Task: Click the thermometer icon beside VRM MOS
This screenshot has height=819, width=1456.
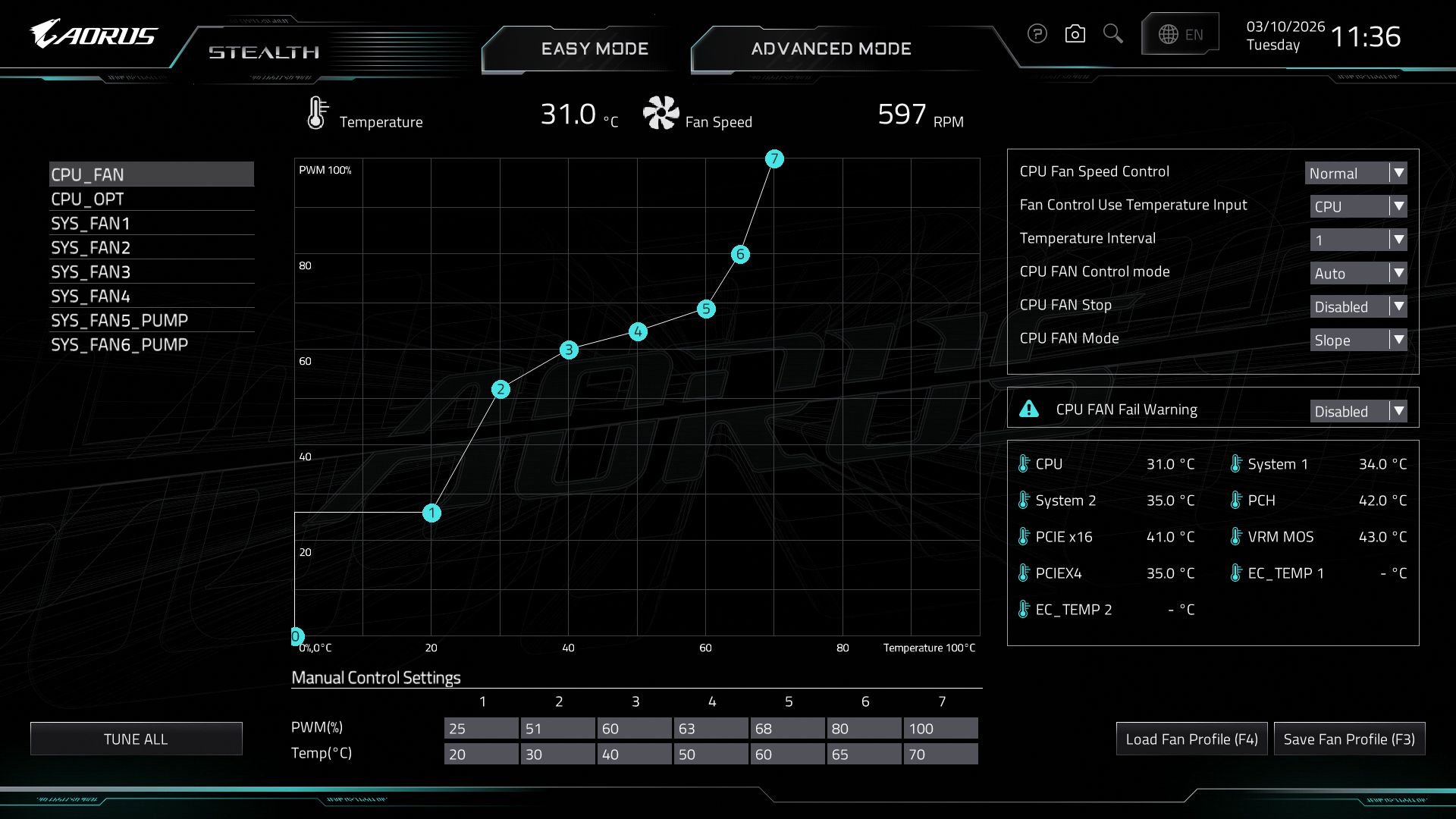Action: click(1236, 536)
